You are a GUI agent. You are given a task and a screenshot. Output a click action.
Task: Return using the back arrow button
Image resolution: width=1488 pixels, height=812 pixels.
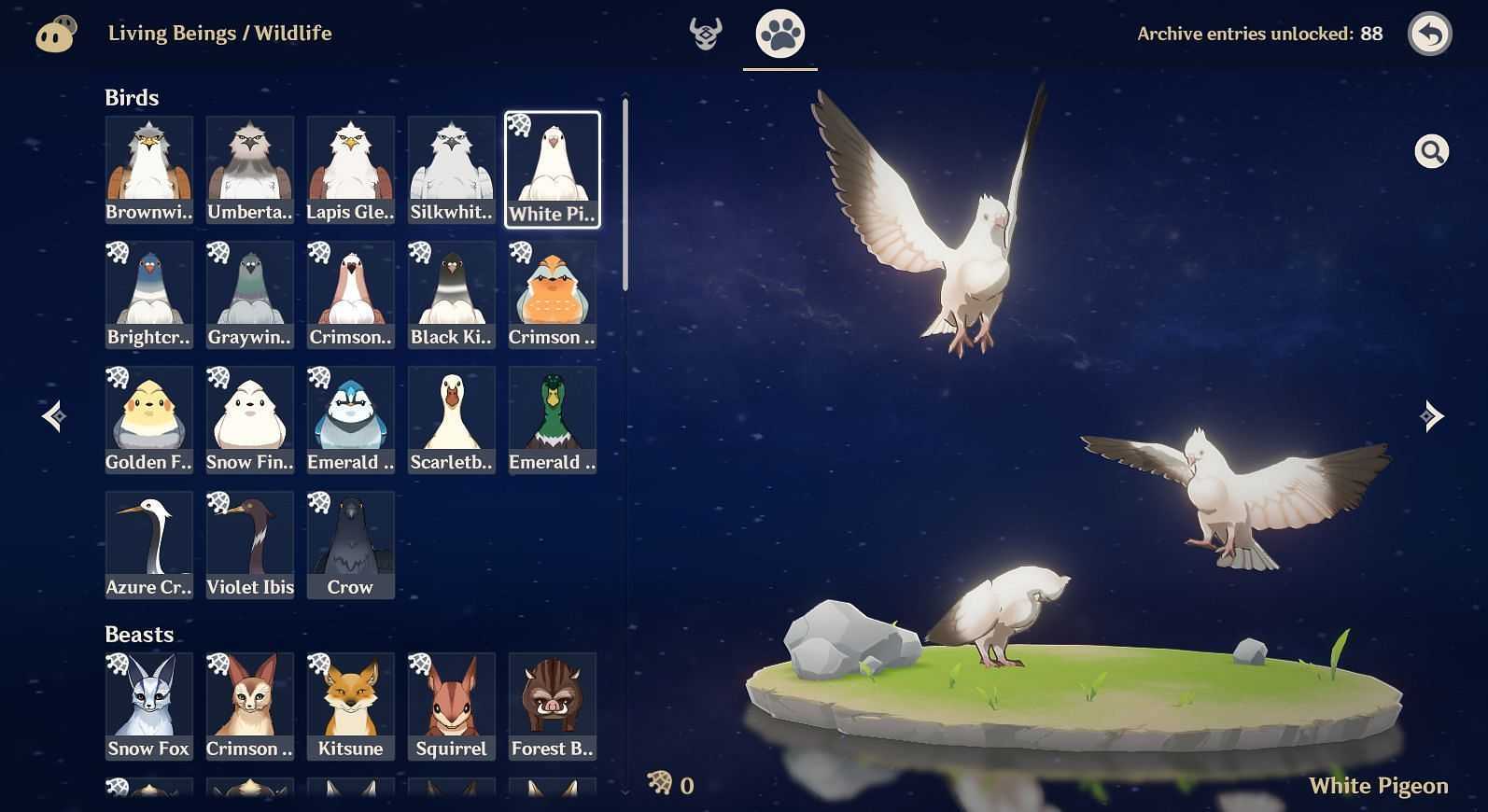click(x=1429, y=35)
